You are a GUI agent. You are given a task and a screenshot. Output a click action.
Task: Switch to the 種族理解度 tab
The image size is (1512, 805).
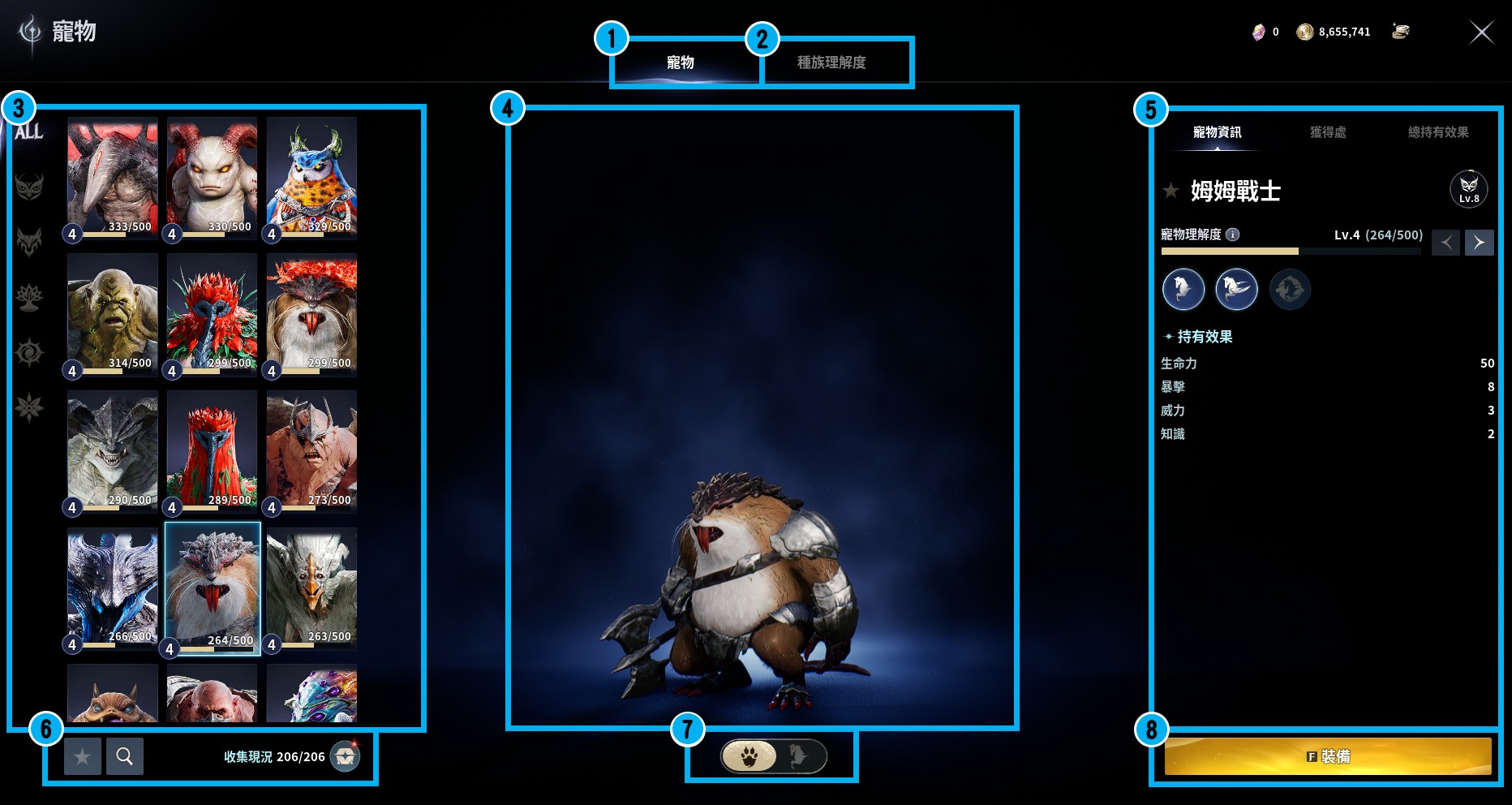(831, 62)
